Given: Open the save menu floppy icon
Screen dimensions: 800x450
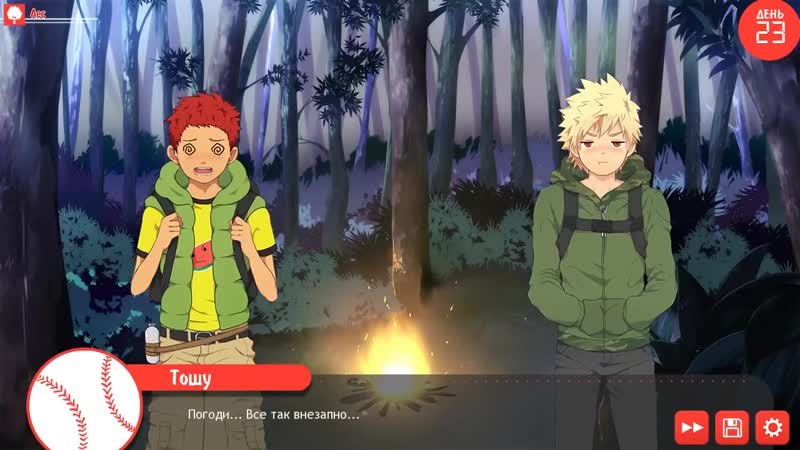Looking at the screenshot, I should coord(732,427).
